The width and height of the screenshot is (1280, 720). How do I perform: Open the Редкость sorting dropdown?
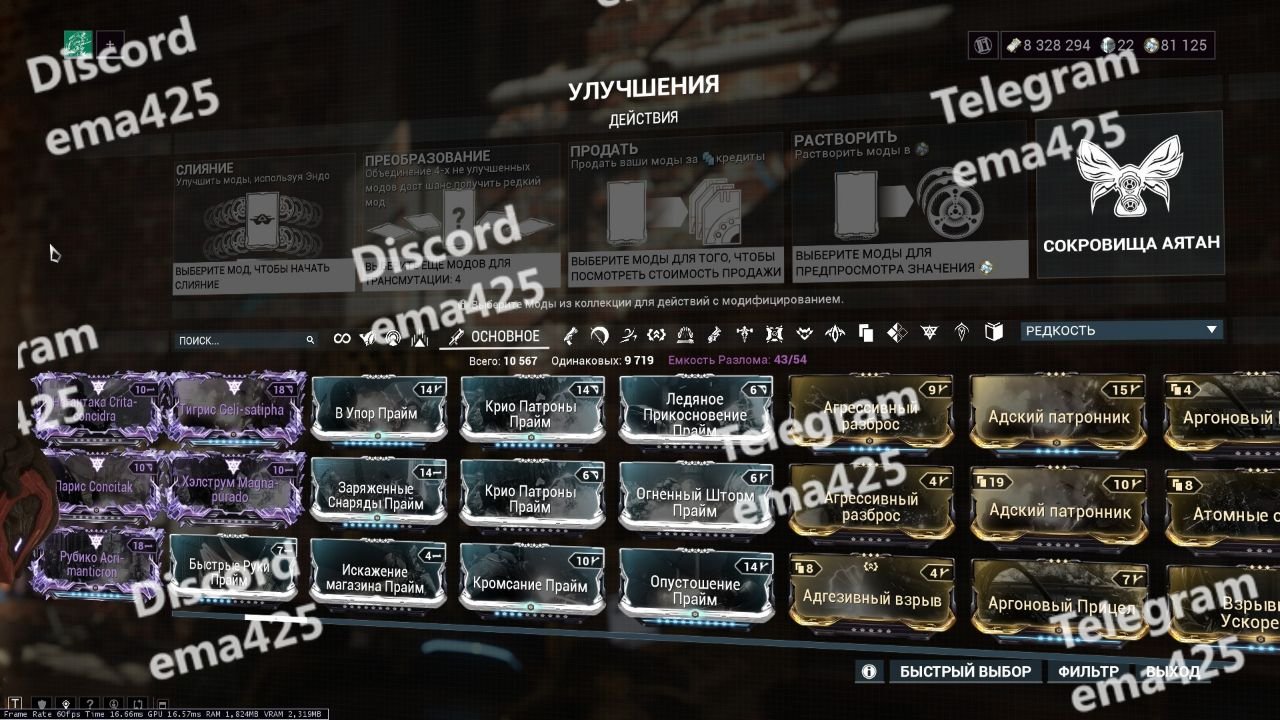[x=1122, y=330]
